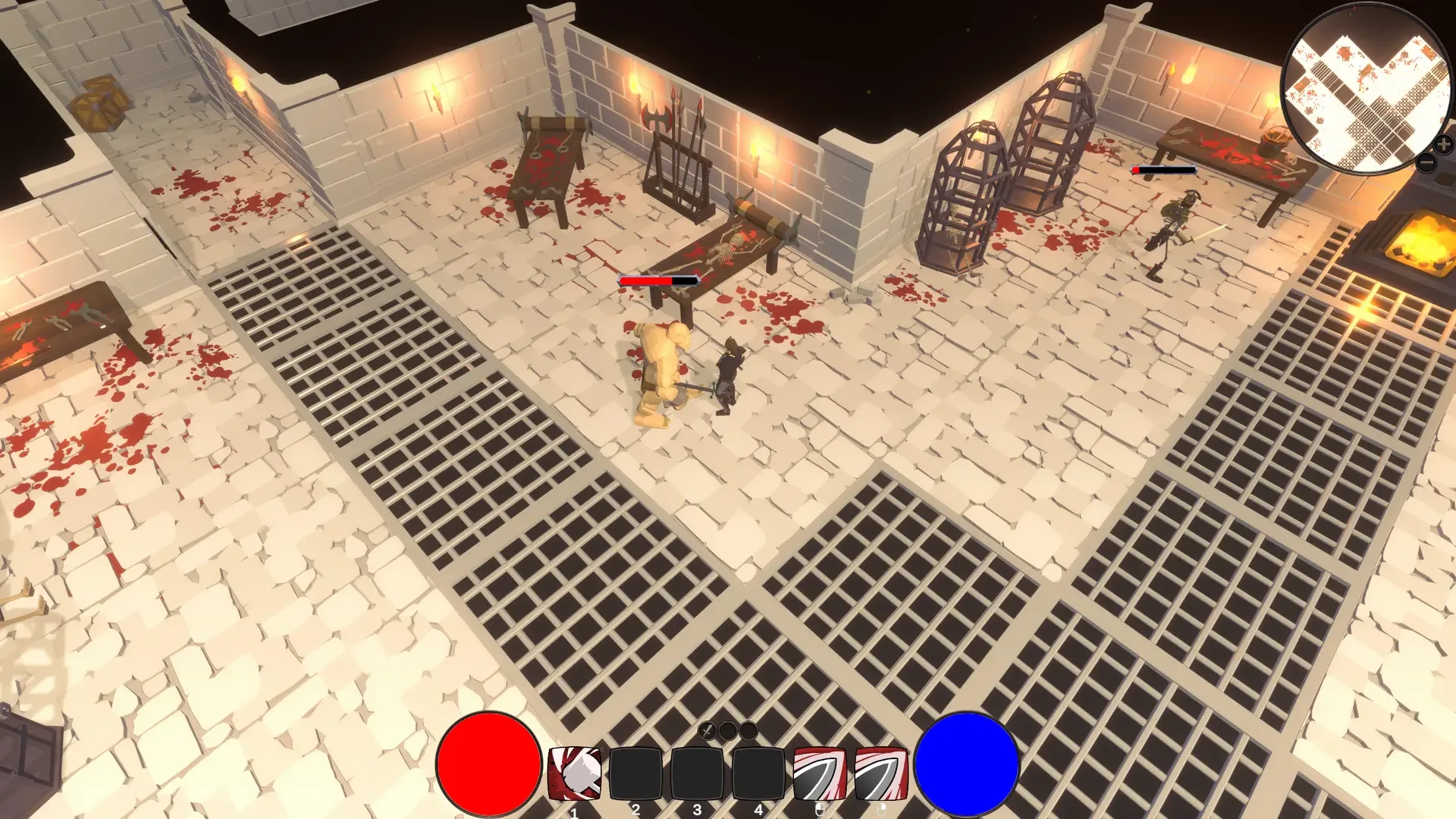Screen dimensions: 1456x819
Task: Zoom in the minimap with the plus button
Action: (1443, 143)
